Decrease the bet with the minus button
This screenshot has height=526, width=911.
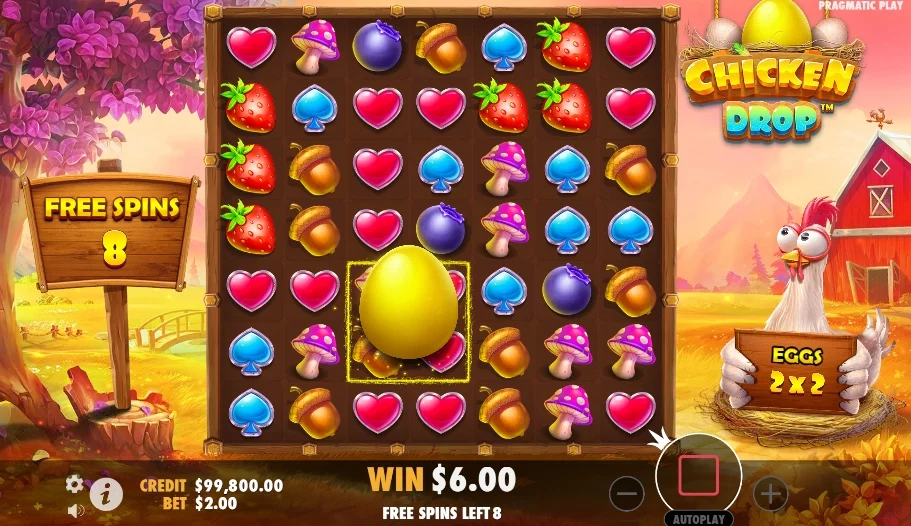[x=627, y=492]
